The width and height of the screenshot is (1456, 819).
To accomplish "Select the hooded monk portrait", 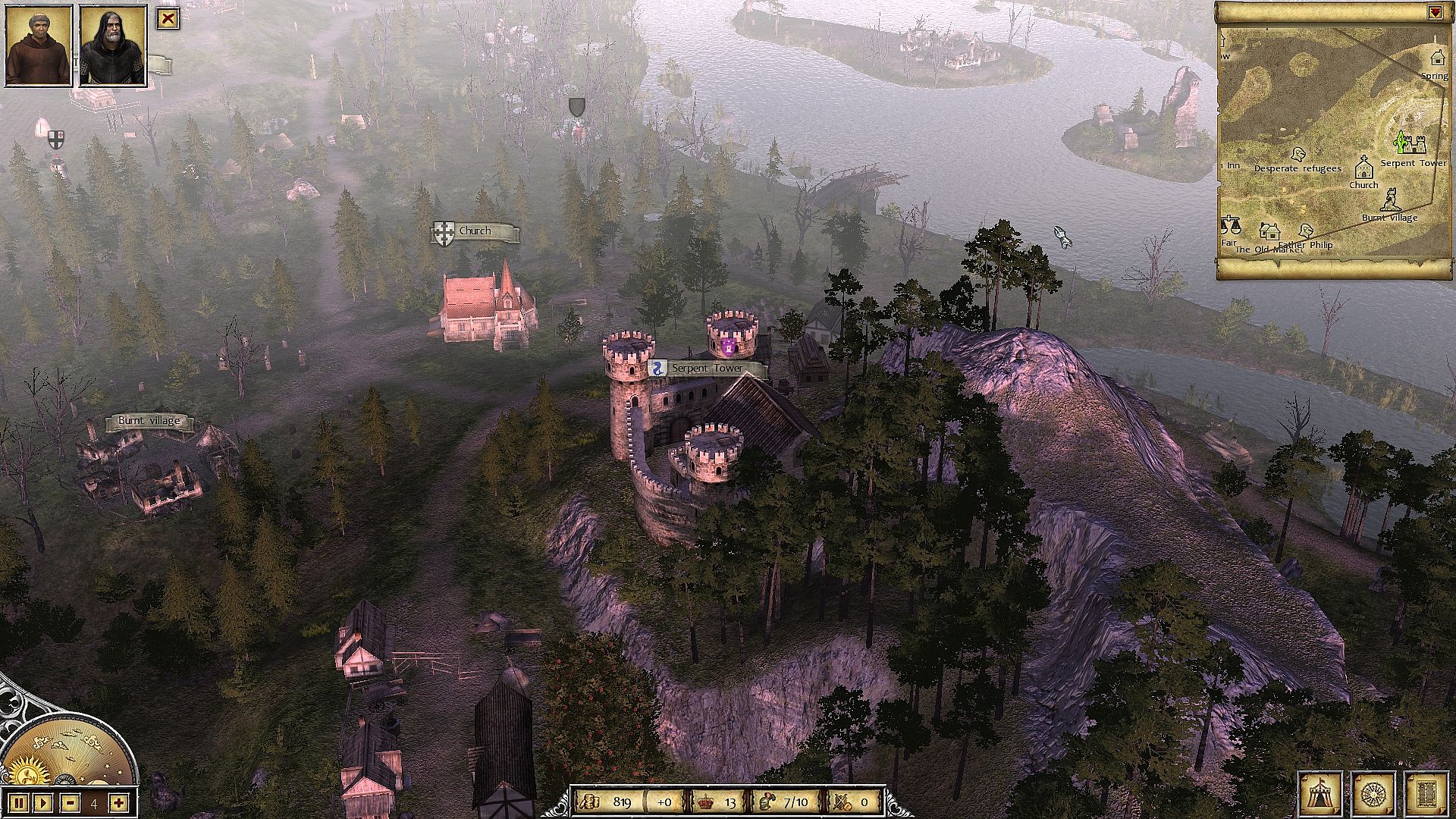I will click(x=39, y=45).
